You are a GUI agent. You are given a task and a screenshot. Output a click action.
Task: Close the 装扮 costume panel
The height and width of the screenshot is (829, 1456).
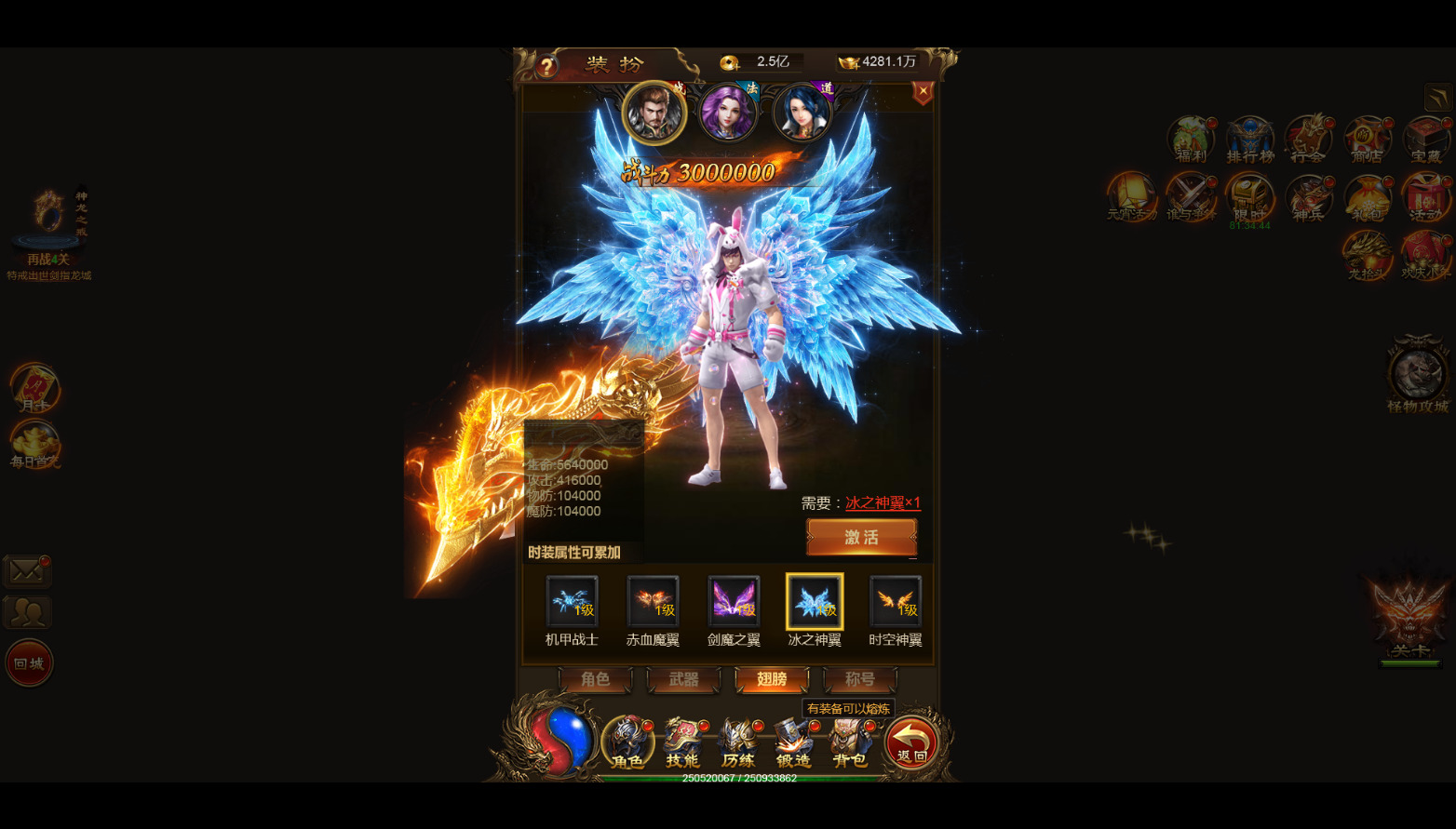pyautogui.click(x=923, y=91)
